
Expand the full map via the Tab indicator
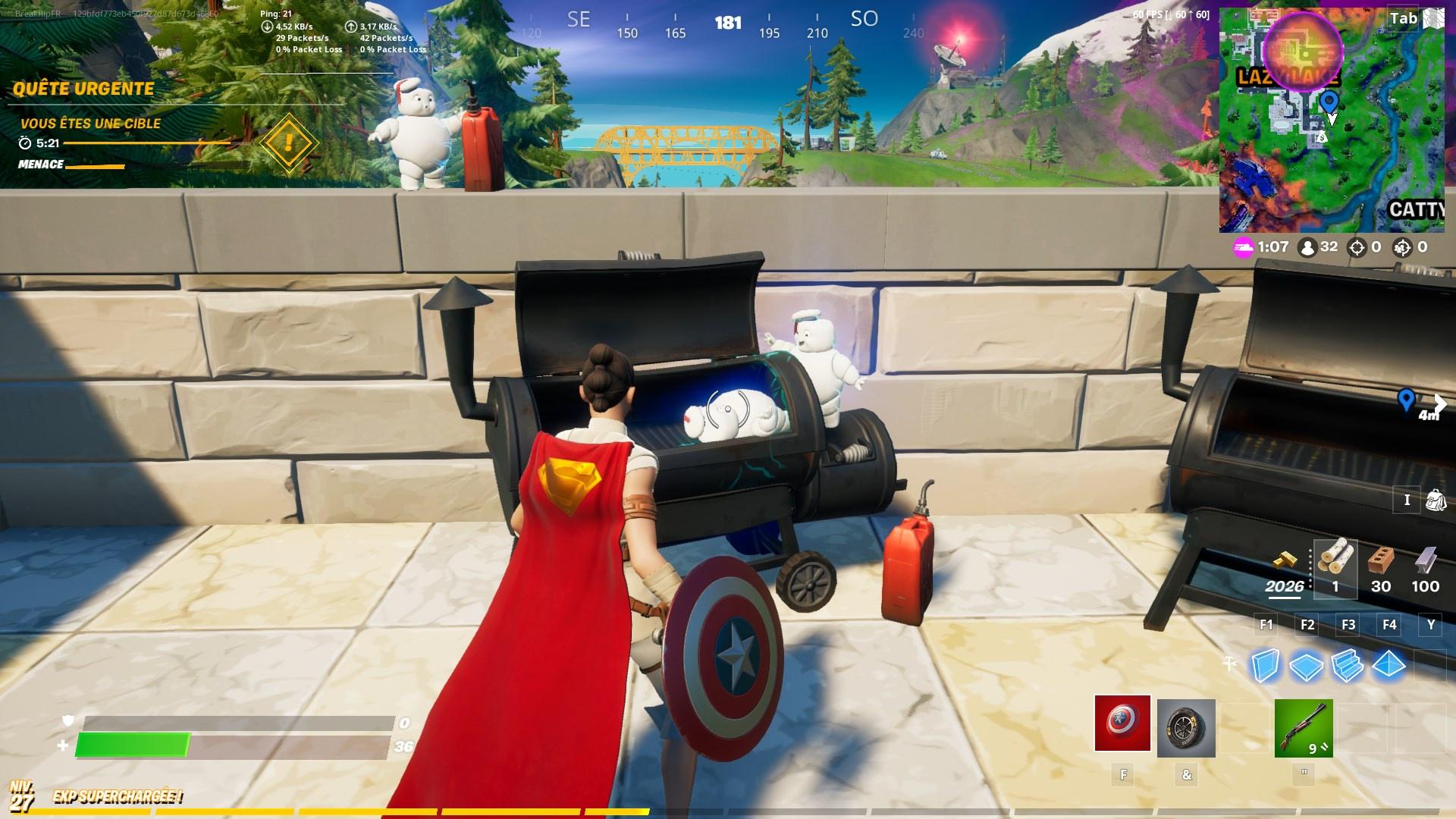pyautogui.click(x=1402, y=19)
